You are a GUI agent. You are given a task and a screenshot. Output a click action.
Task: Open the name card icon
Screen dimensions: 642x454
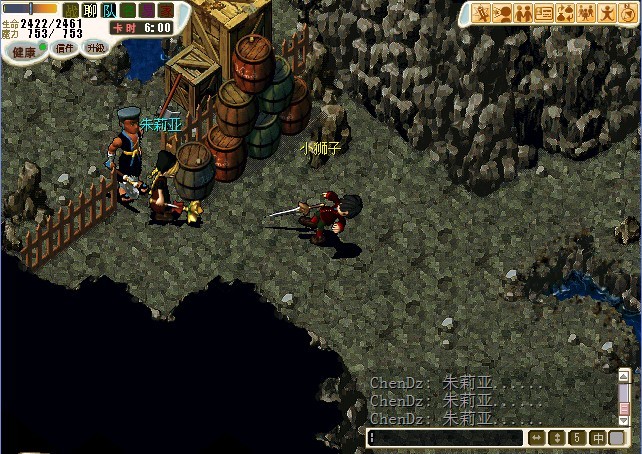(544, 13)
